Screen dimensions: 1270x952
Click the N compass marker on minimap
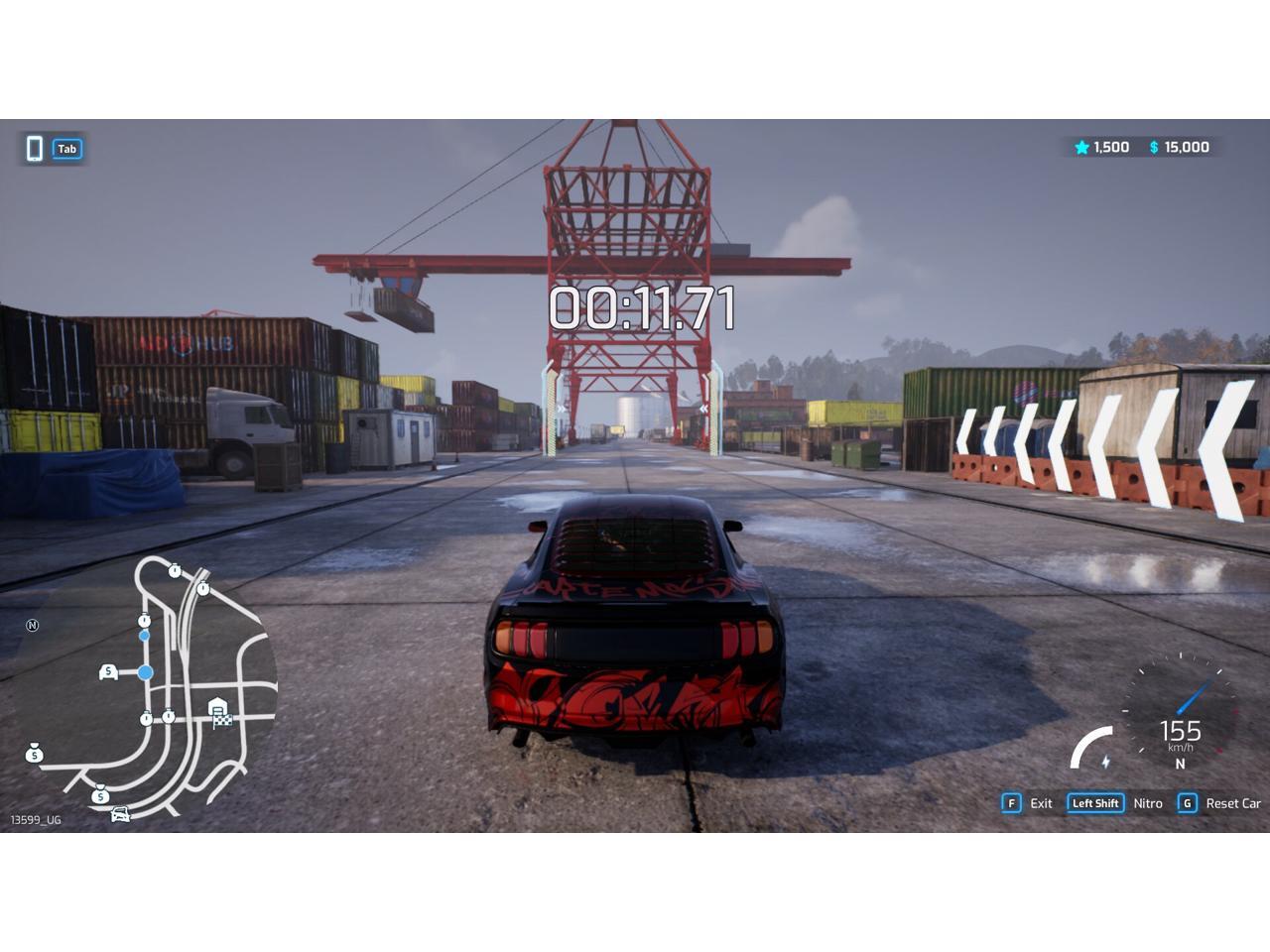33,626
